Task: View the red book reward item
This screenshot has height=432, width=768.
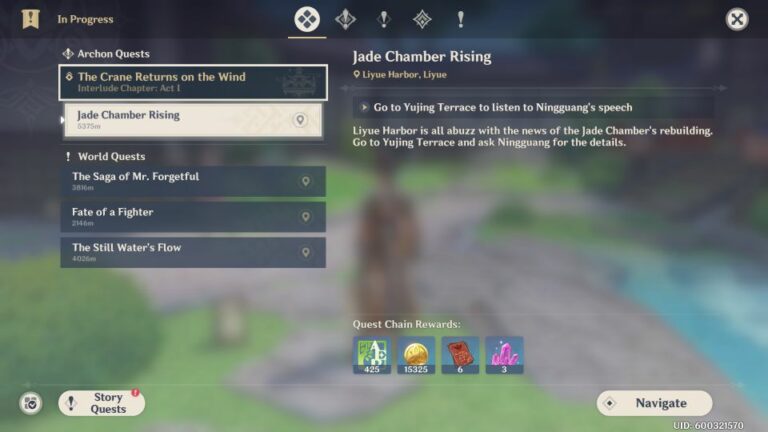Action: [460, 355]
